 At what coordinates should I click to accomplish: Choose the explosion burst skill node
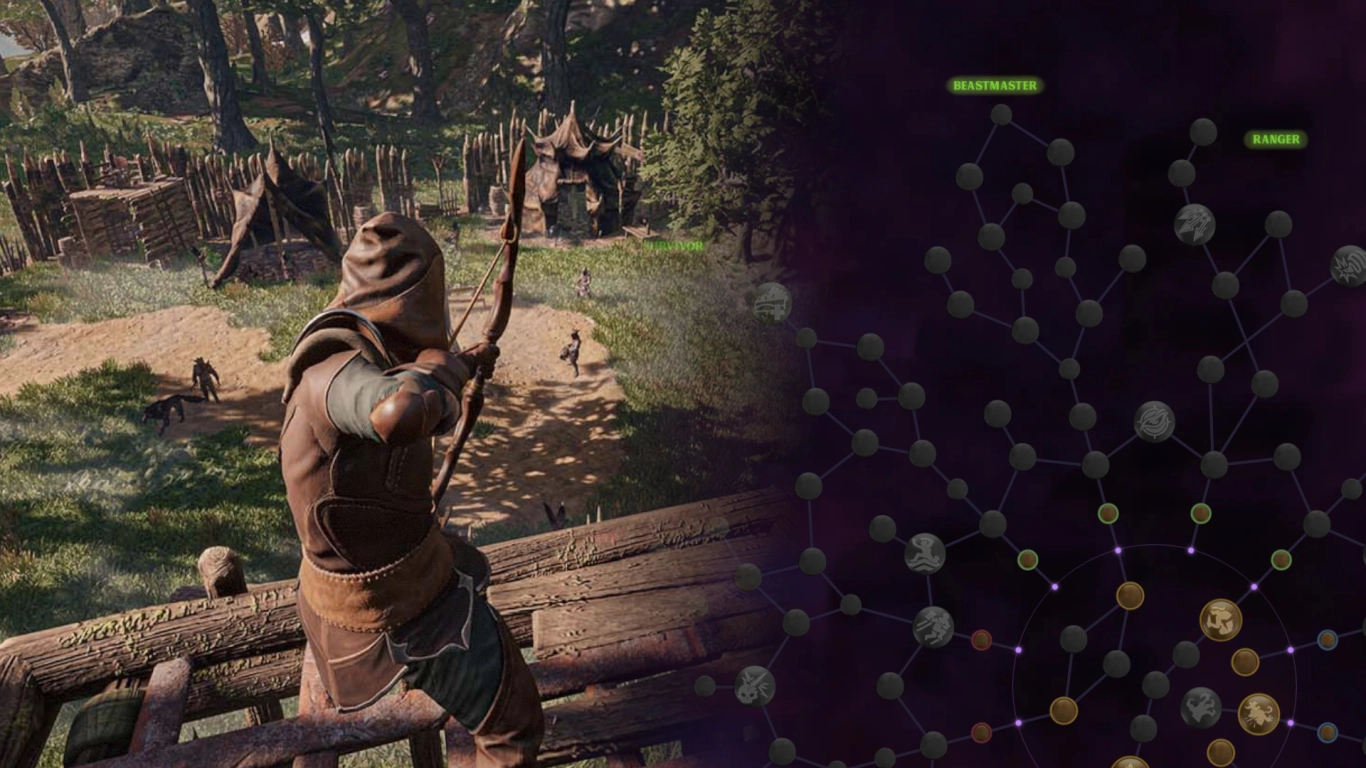point(1349,266)
